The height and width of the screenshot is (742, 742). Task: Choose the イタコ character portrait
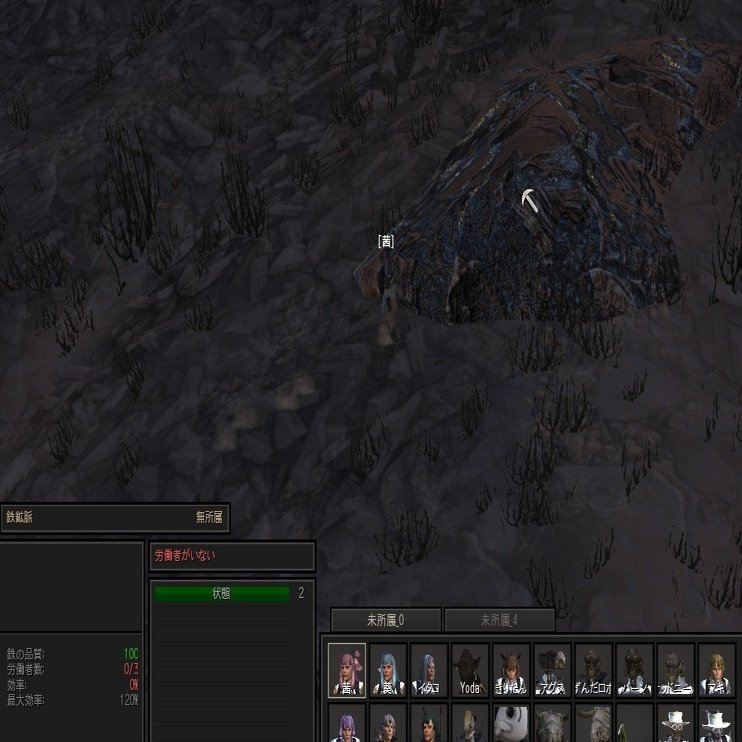tap(429, 669)
